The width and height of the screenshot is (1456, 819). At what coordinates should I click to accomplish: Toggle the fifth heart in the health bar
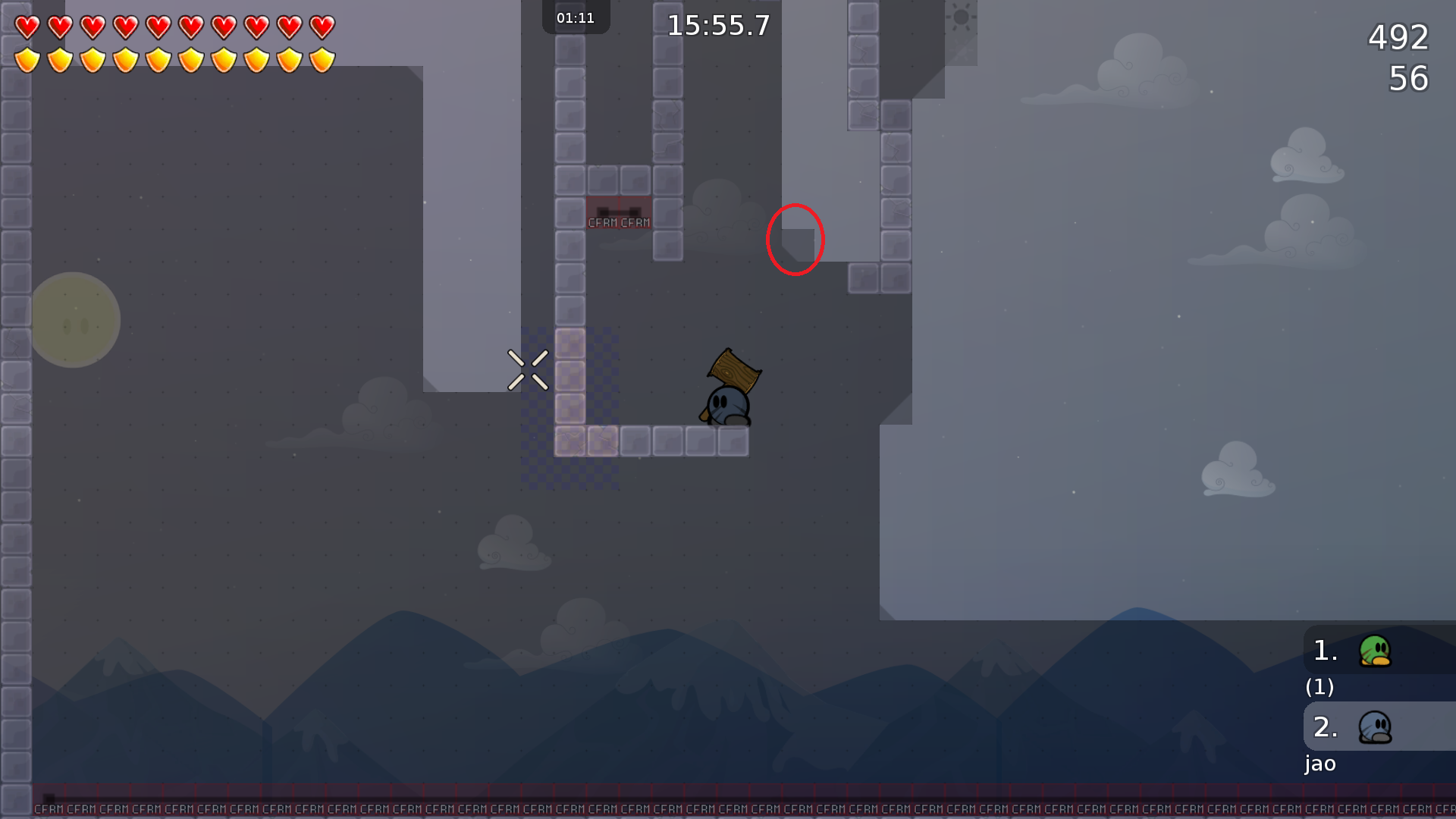(x=159, y=27)
